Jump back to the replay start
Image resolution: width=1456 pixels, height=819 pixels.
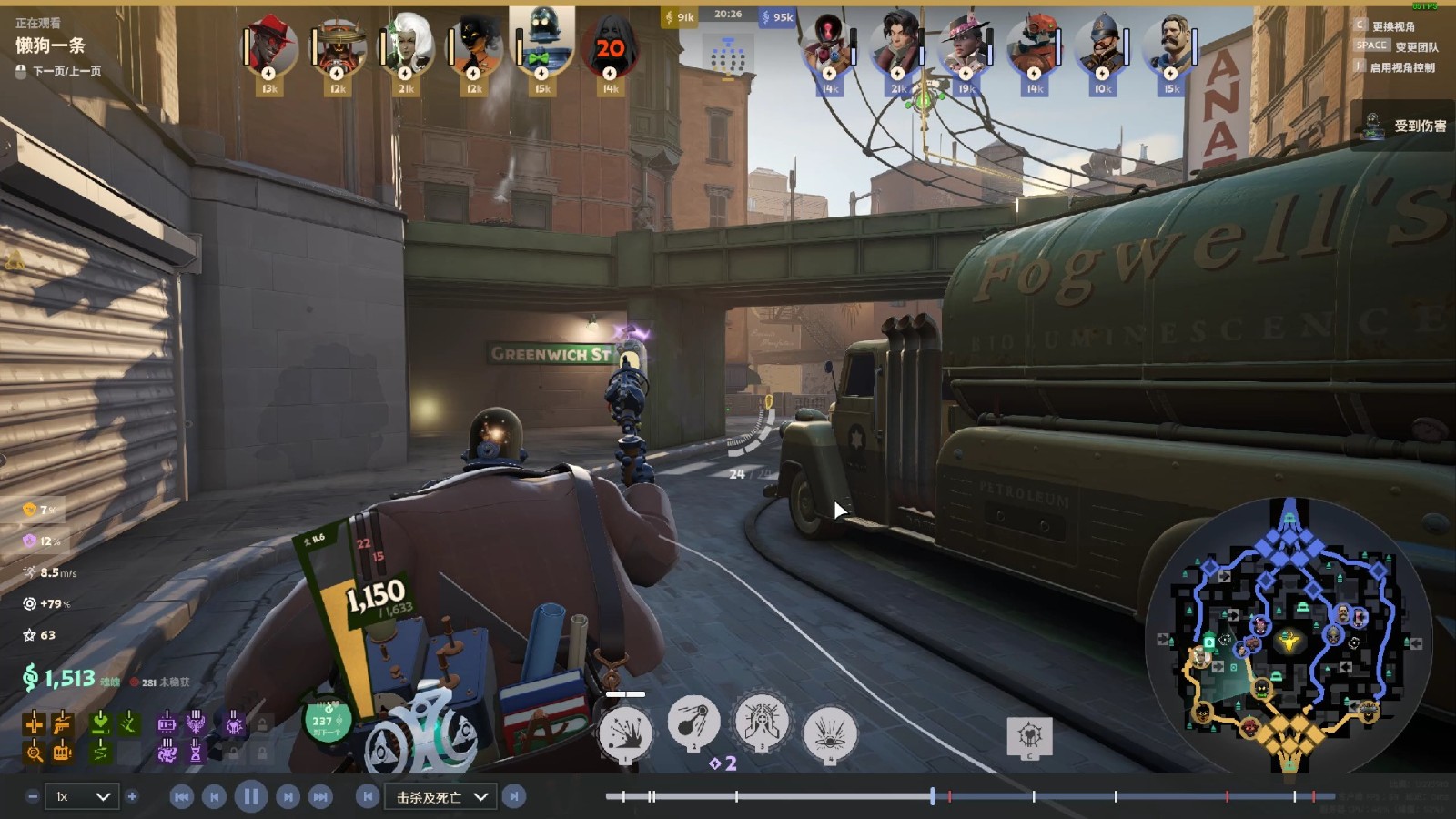(x=181, y=797)
